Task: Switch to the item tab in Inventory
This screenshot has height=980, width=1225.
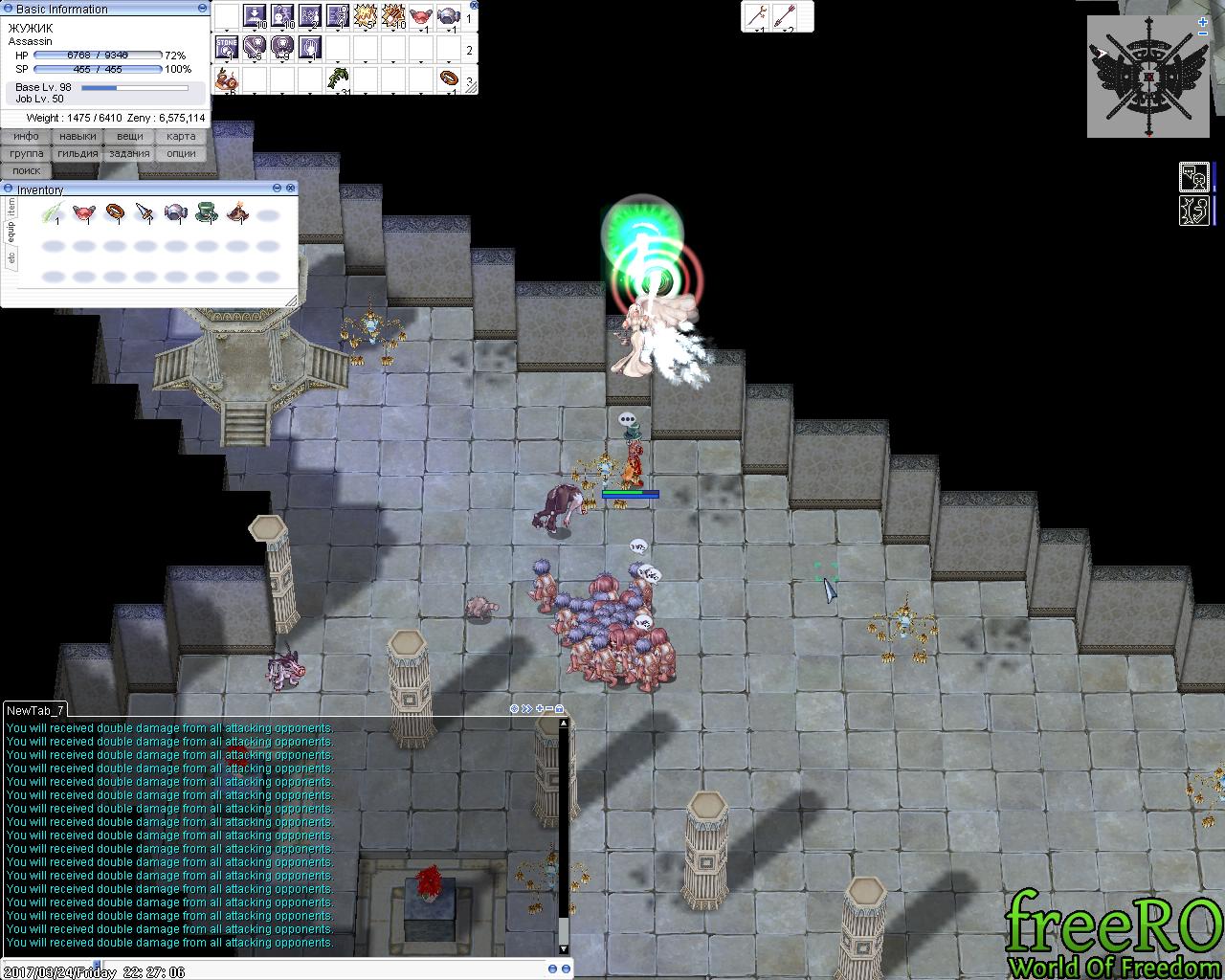Action: point(11,207)
